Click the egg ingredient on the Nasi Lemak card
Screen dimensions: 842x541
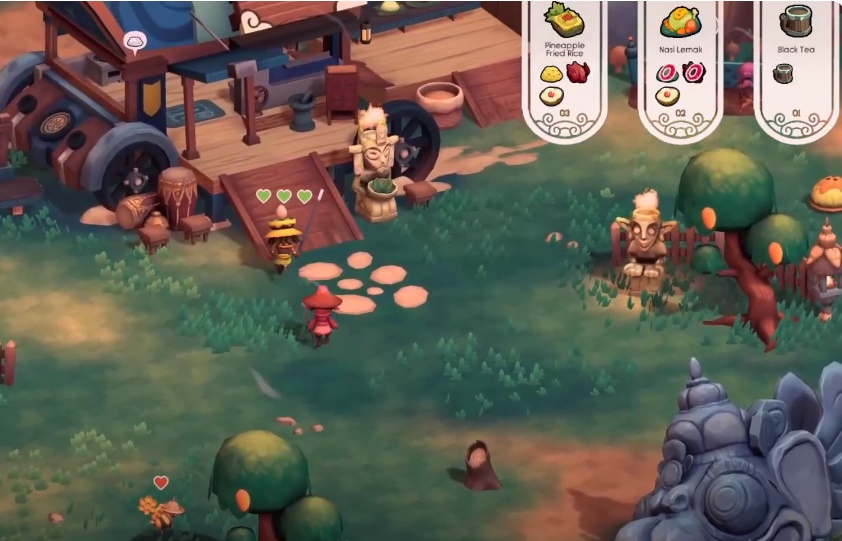pyautogui.click(x=666, y=96)
